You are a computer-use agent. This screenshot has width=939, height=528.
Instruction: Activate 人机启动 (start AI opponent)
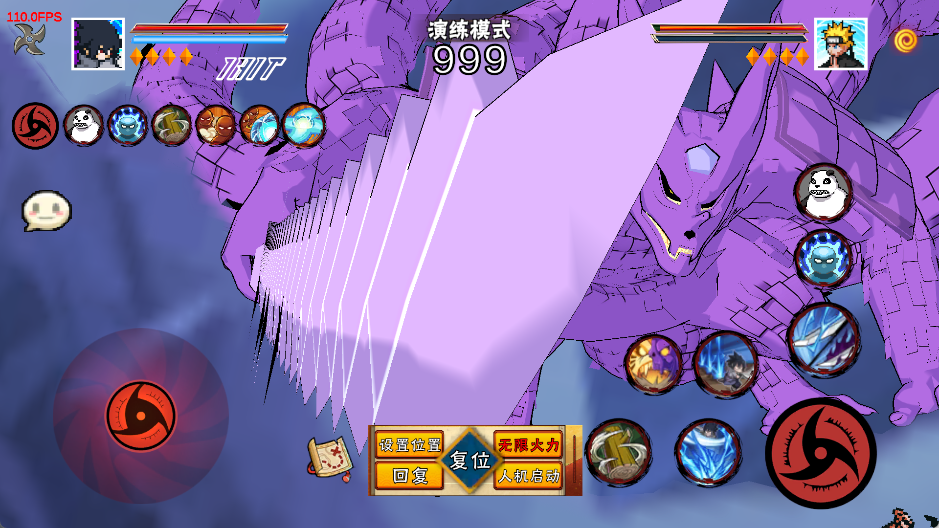pos(528,476)
